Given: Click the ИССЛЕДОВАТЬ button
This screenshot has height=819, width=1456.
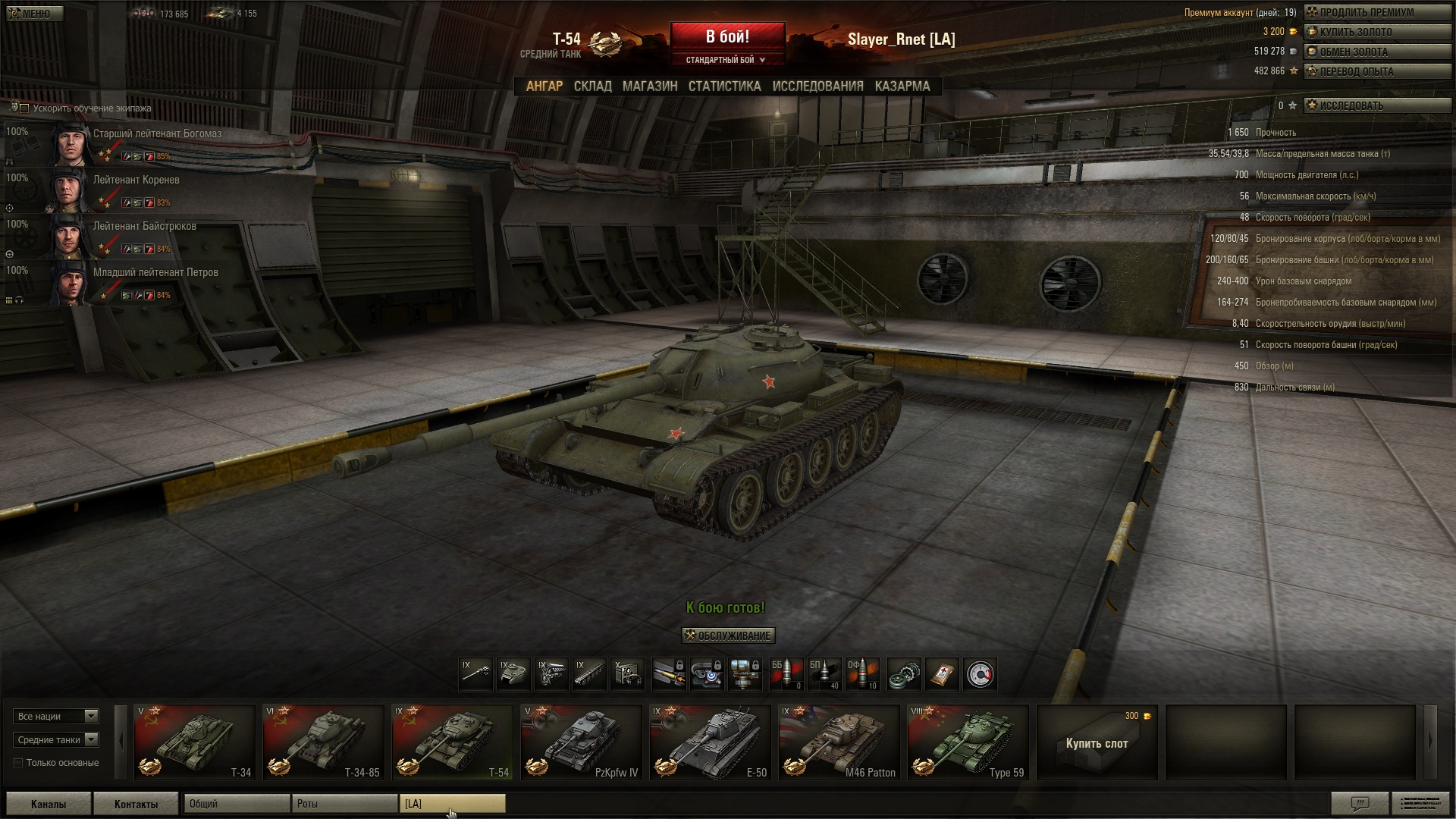Looking at the screenshot, I should (x=1376, y=105).
